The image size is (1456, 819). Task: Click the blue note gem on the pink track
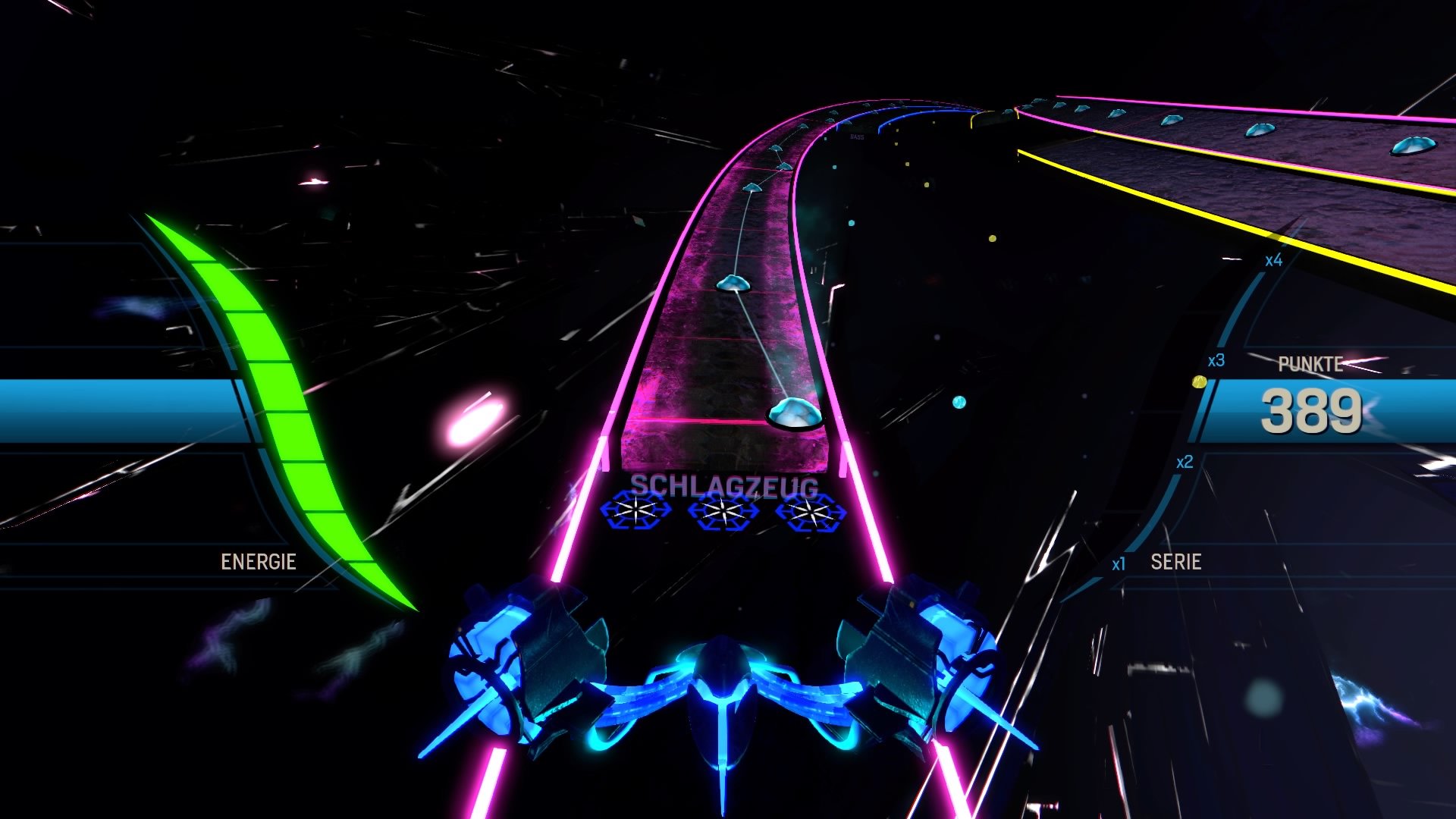[x=792, y=416]
